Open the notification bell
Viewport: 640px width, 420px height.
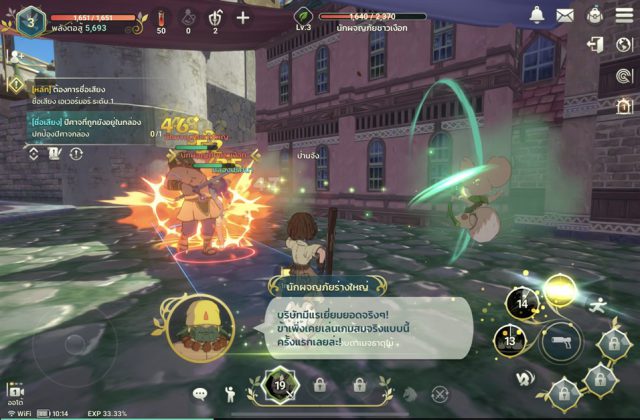537,15
